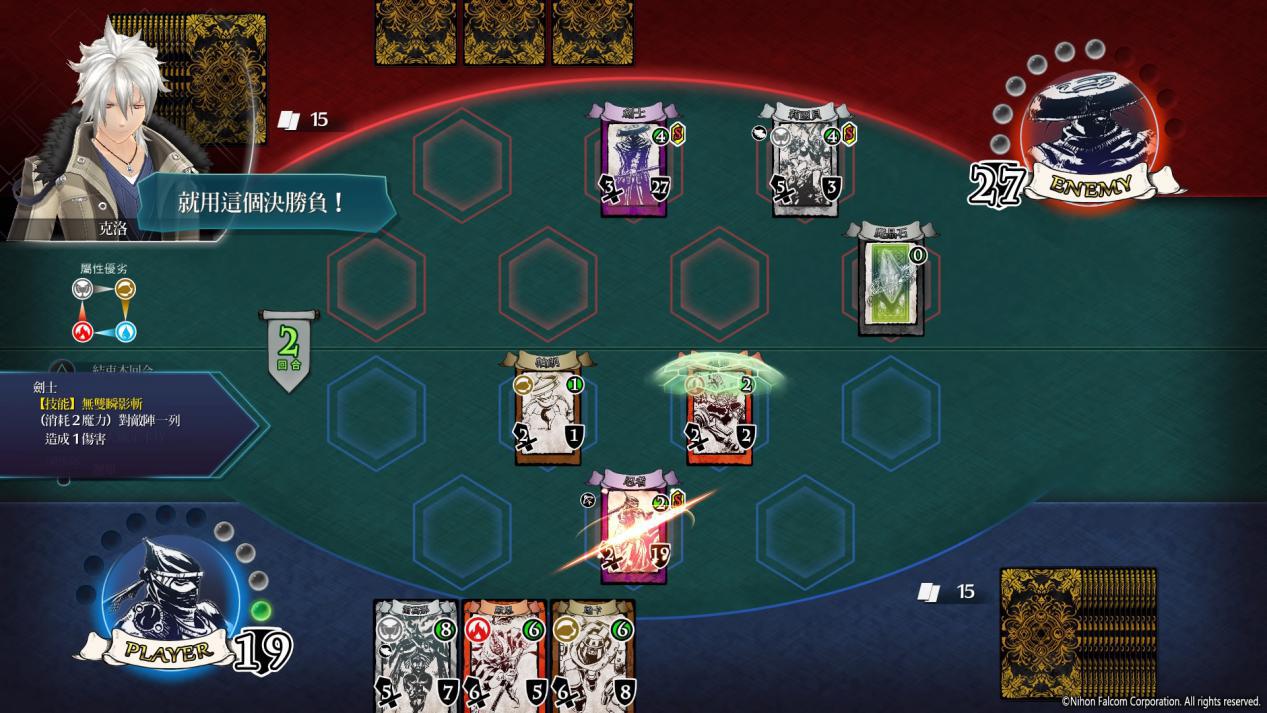Image resolution: width=1267 pixels, height=713 pixels.
Task: Choose the red fire card in hand
Action: point(504,656)
